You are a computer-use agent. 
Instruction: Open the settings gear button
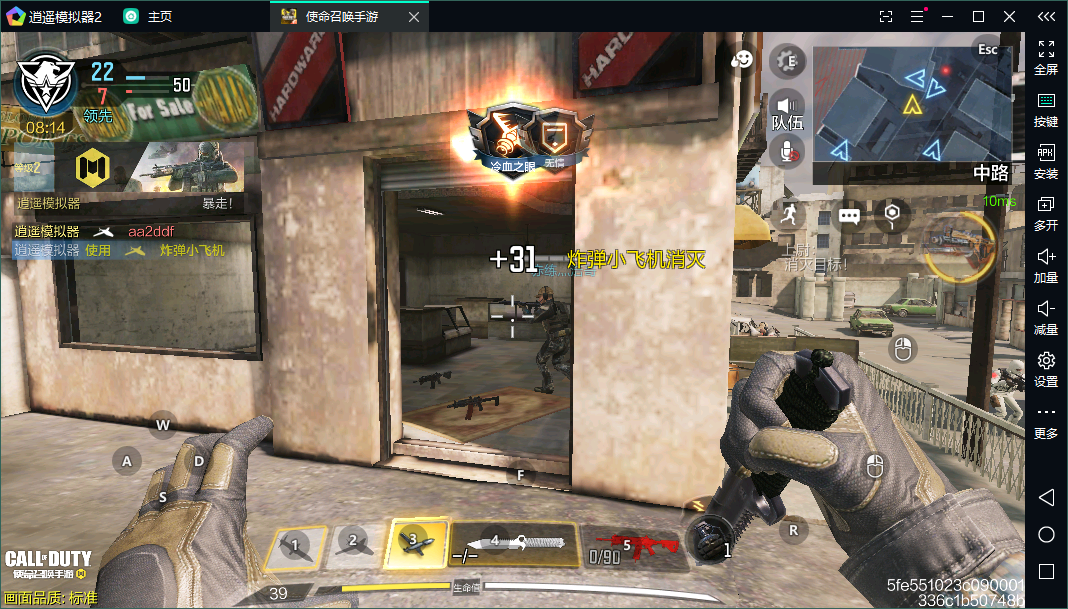pos(788,61)
